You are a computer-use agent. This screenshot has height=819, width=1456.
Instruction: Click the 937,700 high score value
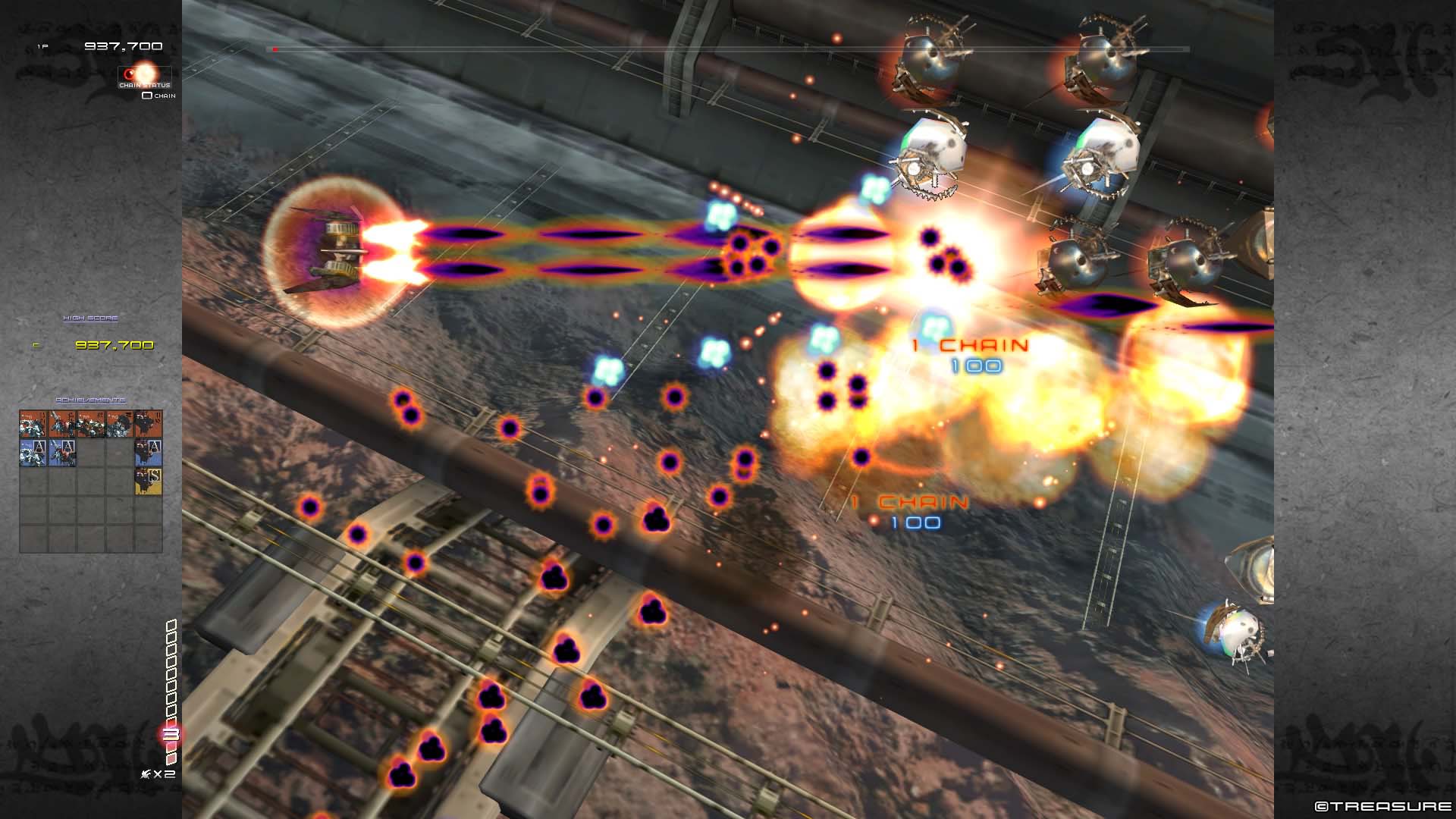(x=114, y=344)
